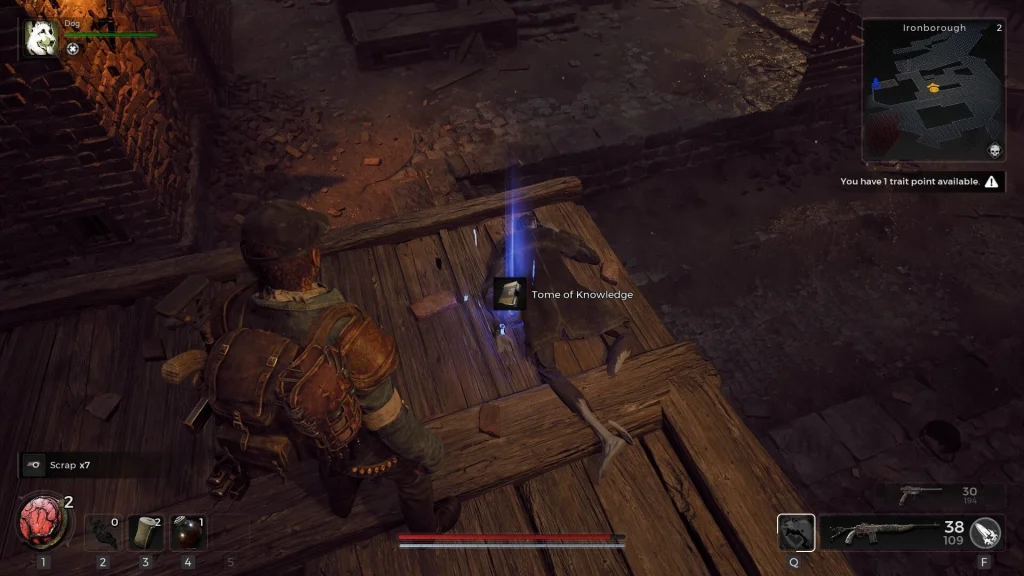Select the round dark flask consumable slot
1024x576 pixels.
188,532
